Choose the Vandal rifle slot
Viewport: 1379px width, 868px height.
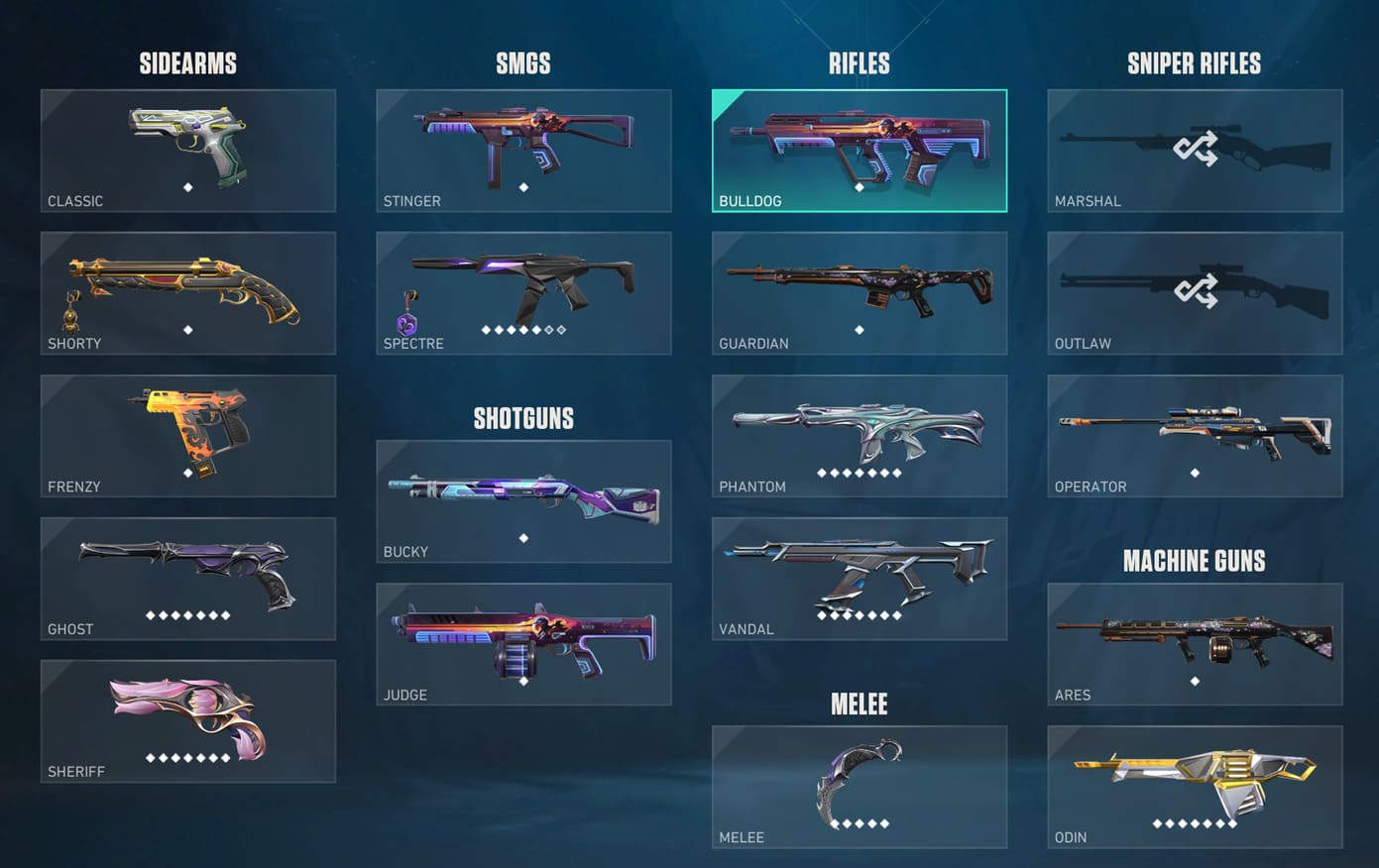pyautogui.click(x=859, y=579)
